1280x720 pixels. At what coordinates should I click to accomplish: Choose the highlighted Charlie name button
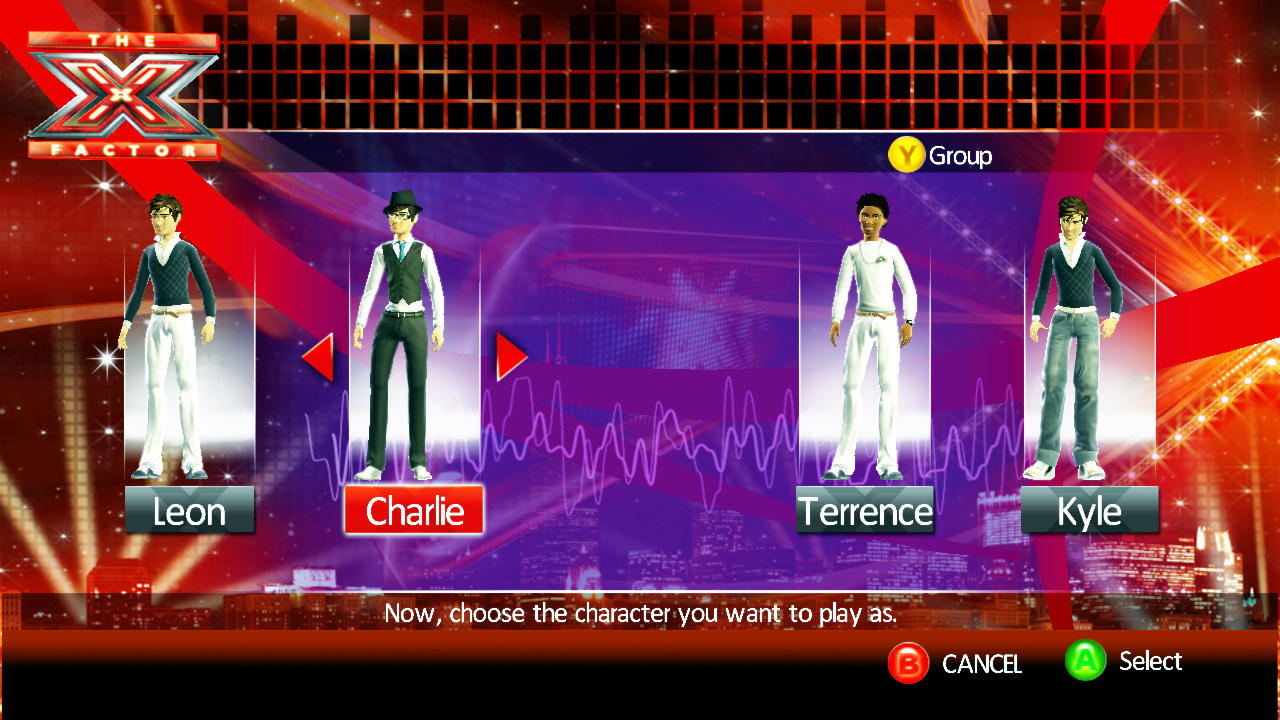tap(414, 511)
